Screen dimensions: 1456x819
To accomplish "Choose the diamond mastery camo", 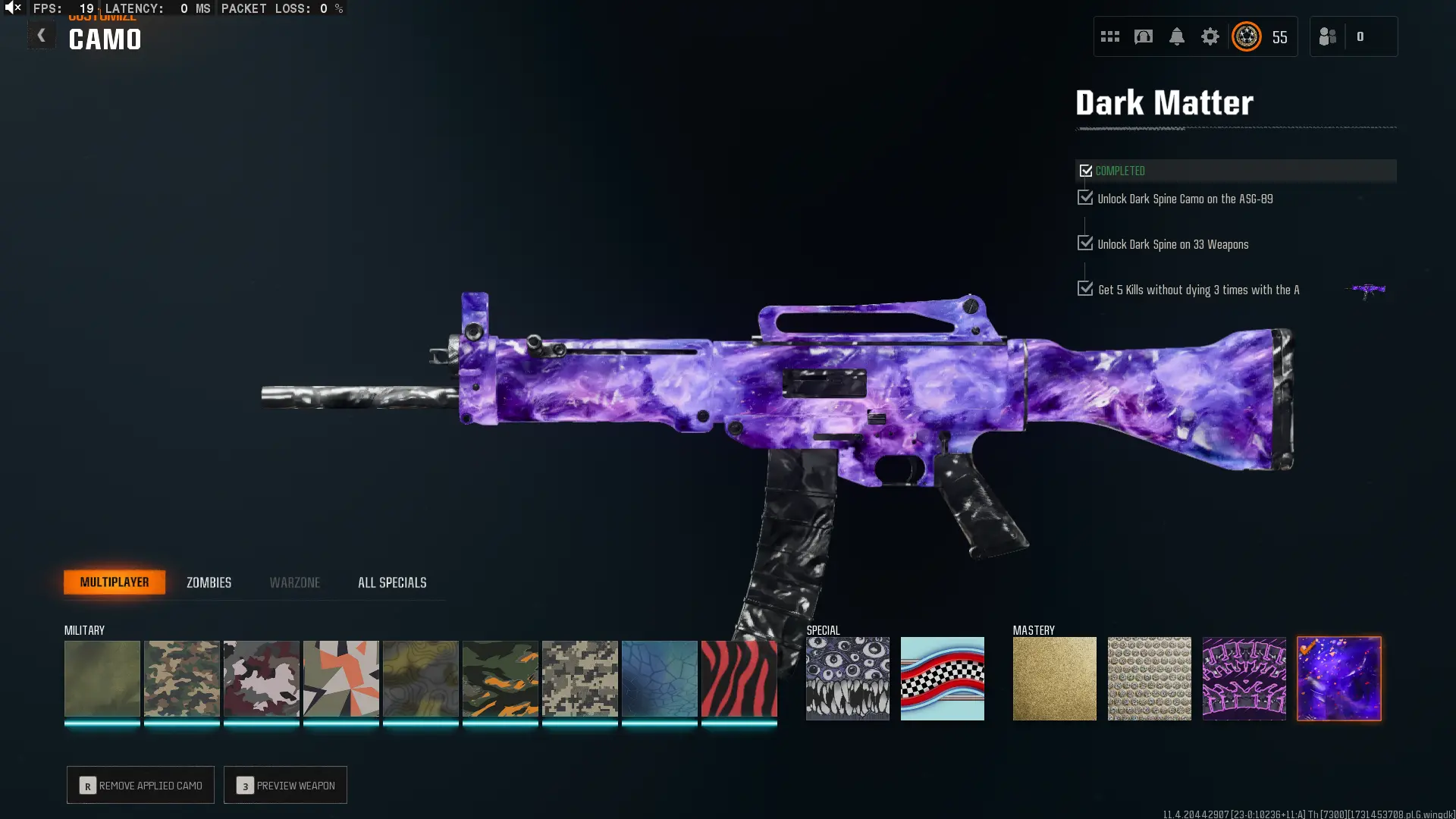I will [x=1149, y=679].
